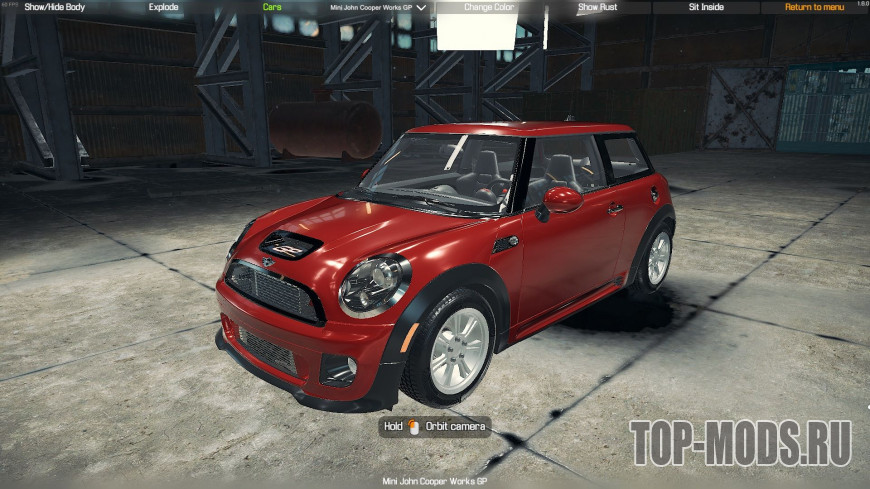Expand the Mini John Cooper Works GP dropdown

378,7
